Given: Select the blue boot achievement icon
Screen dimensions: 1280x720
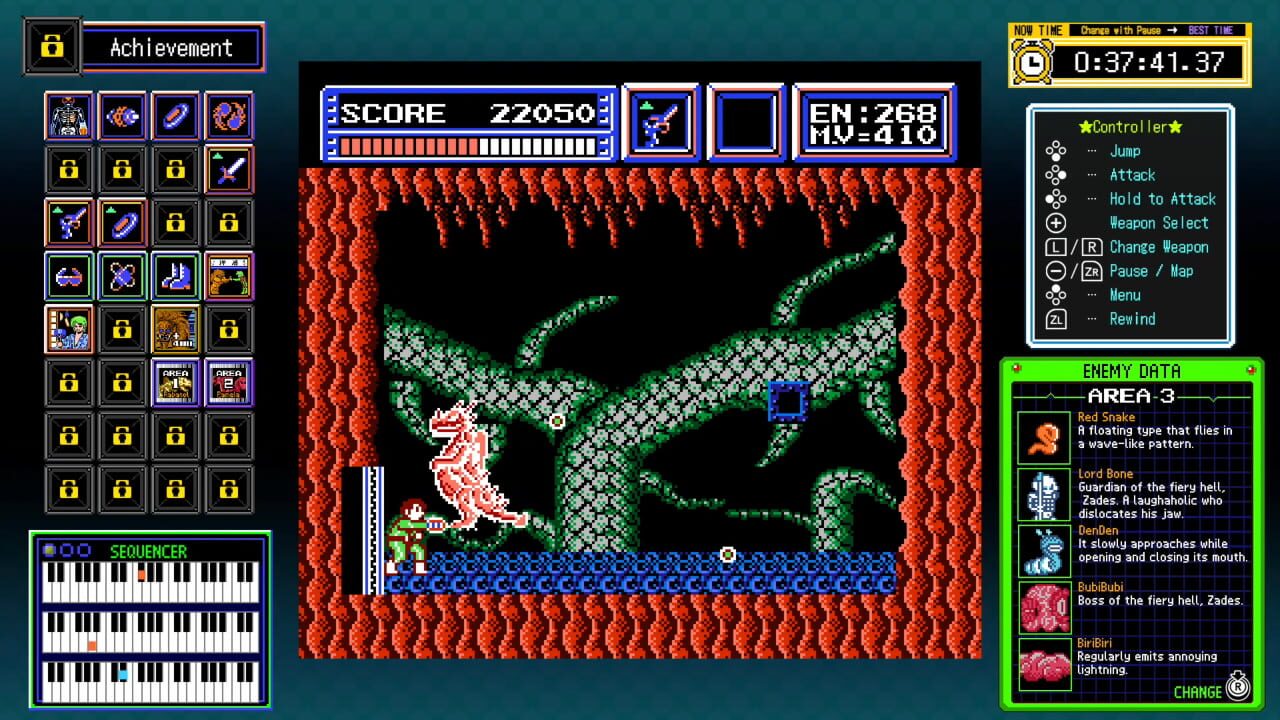Looking at the screenshot, I should click(x=176, y=276).
